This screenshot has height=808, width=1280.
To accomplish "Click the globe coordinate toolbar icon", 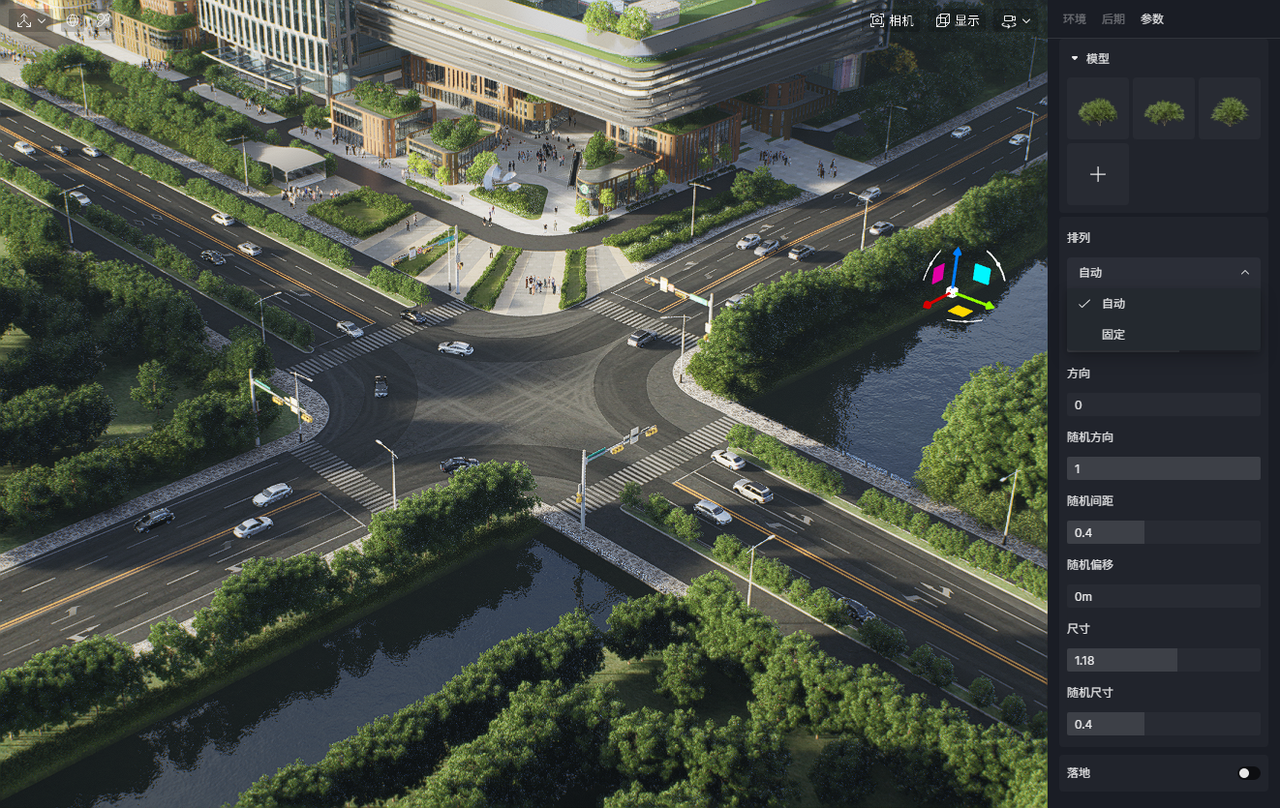I will click(72, 20).
